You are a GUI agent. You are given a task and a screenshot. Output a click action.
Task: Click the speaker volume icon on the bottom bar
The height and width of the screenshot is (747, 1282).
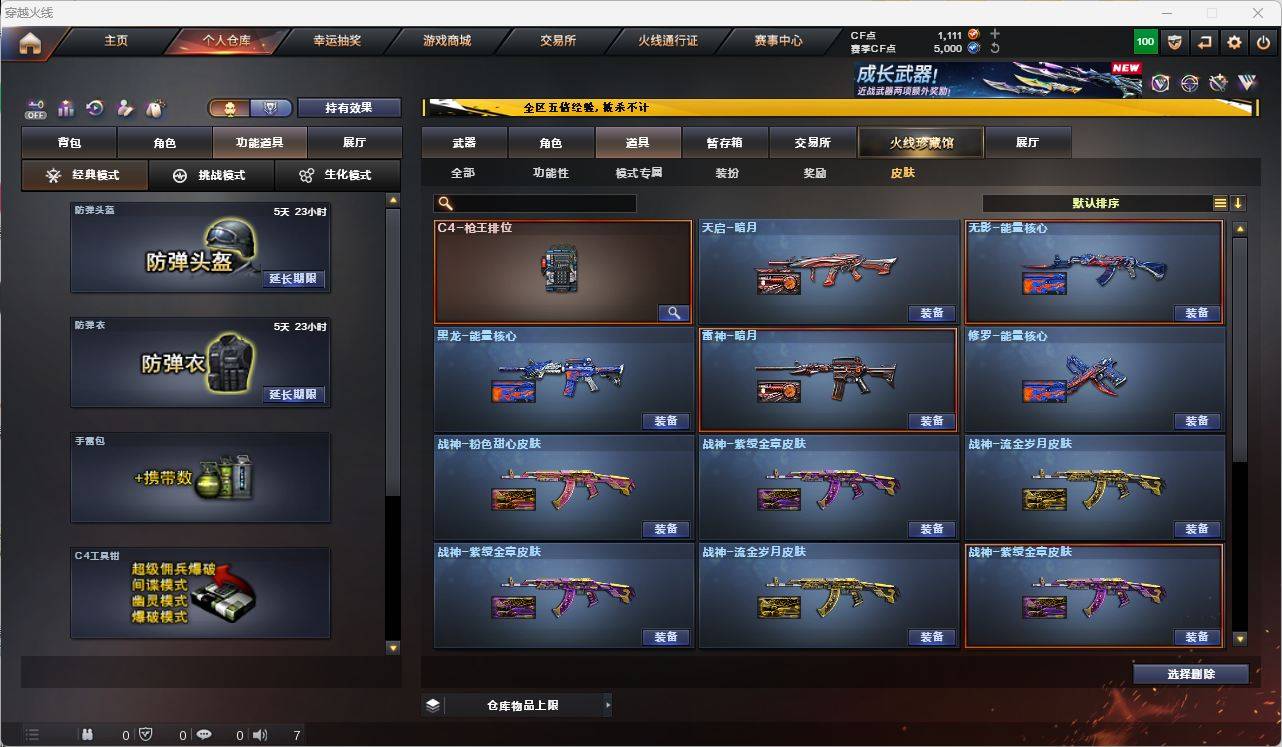tap(259, 736)
